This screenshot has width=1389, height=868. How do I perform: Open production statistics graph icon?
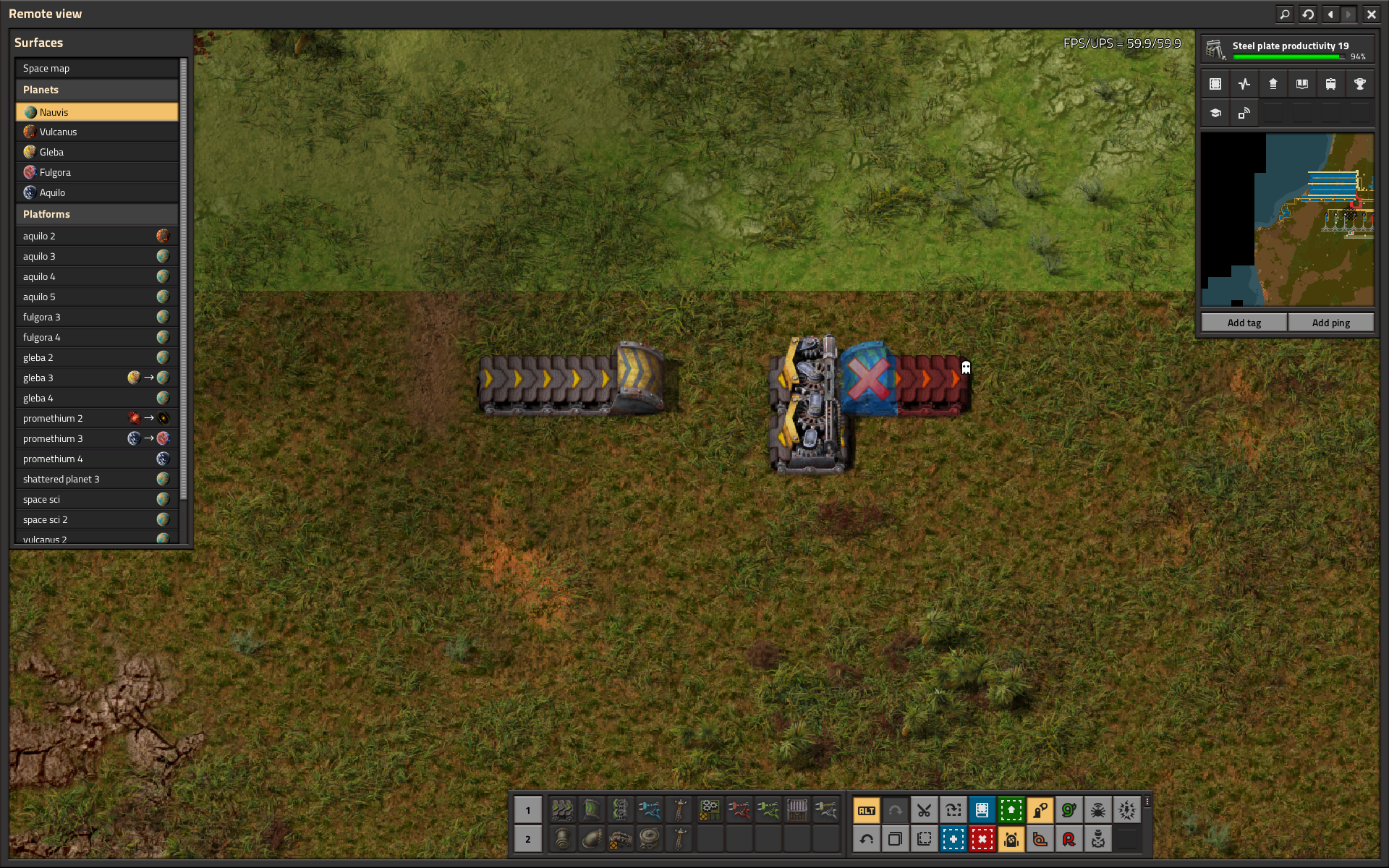point(1244,84)
